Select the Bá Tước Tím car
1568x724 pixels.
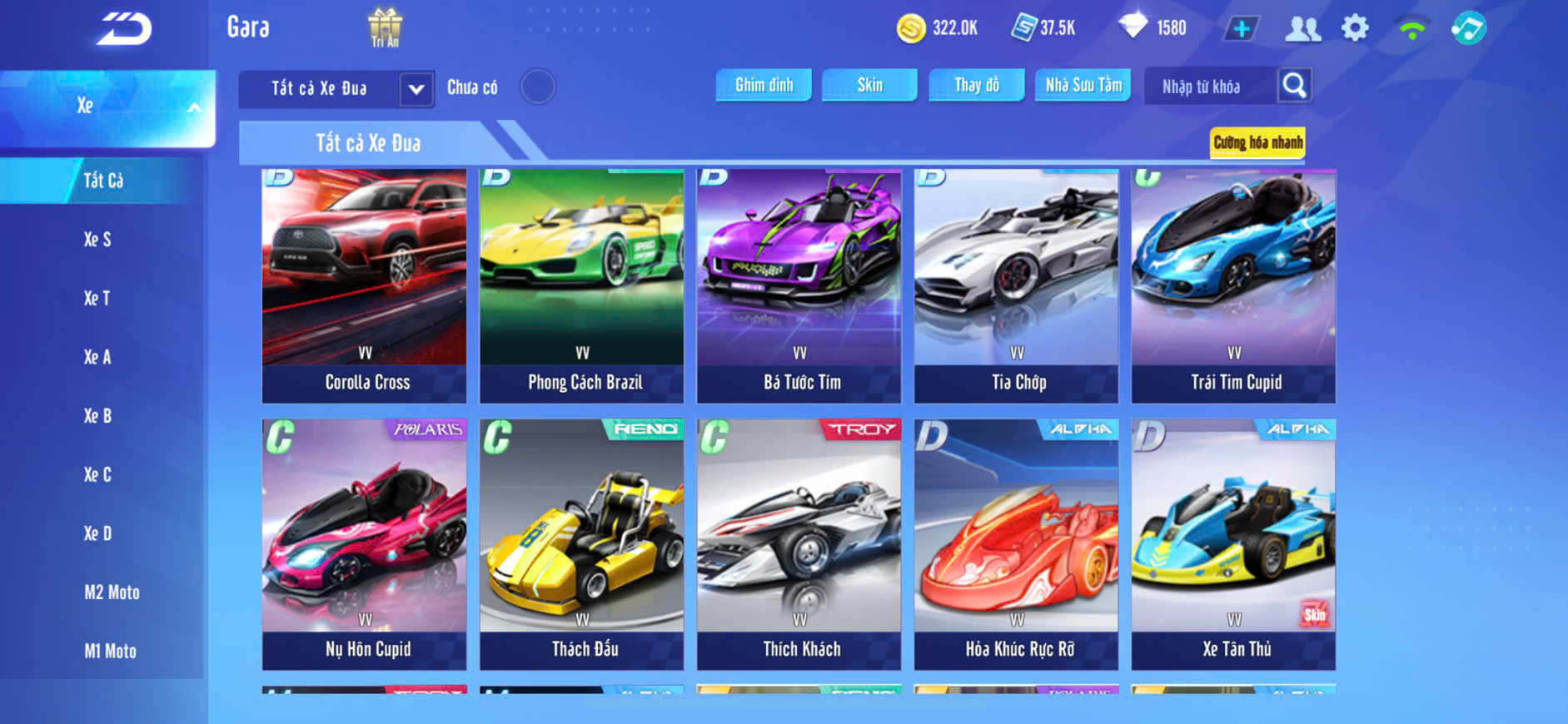coord(799,286)
